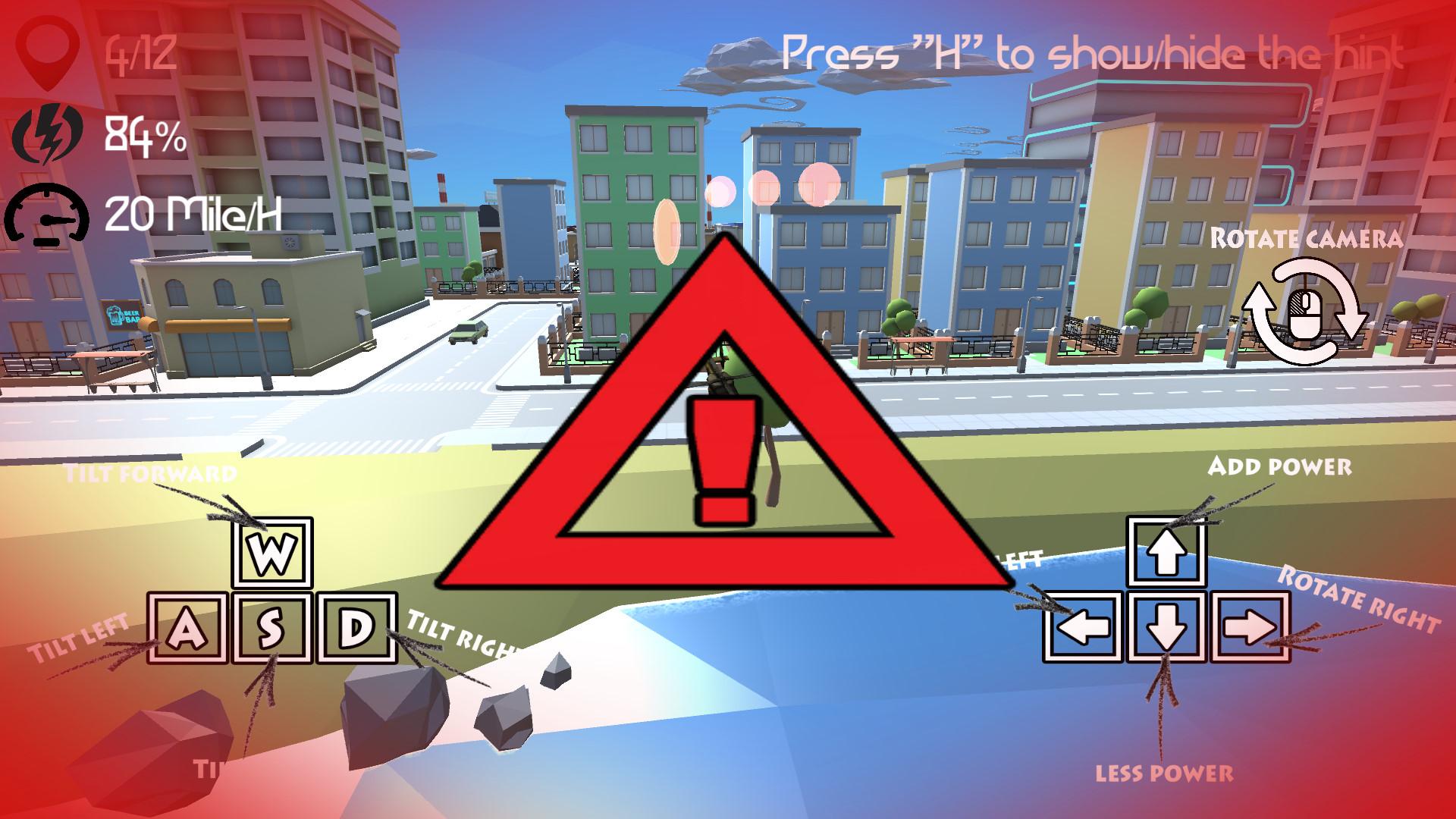The height and width of the screenshot is (819, 1456).
Task: Click the speedometer gauge icon
Action: pos(47,216)
